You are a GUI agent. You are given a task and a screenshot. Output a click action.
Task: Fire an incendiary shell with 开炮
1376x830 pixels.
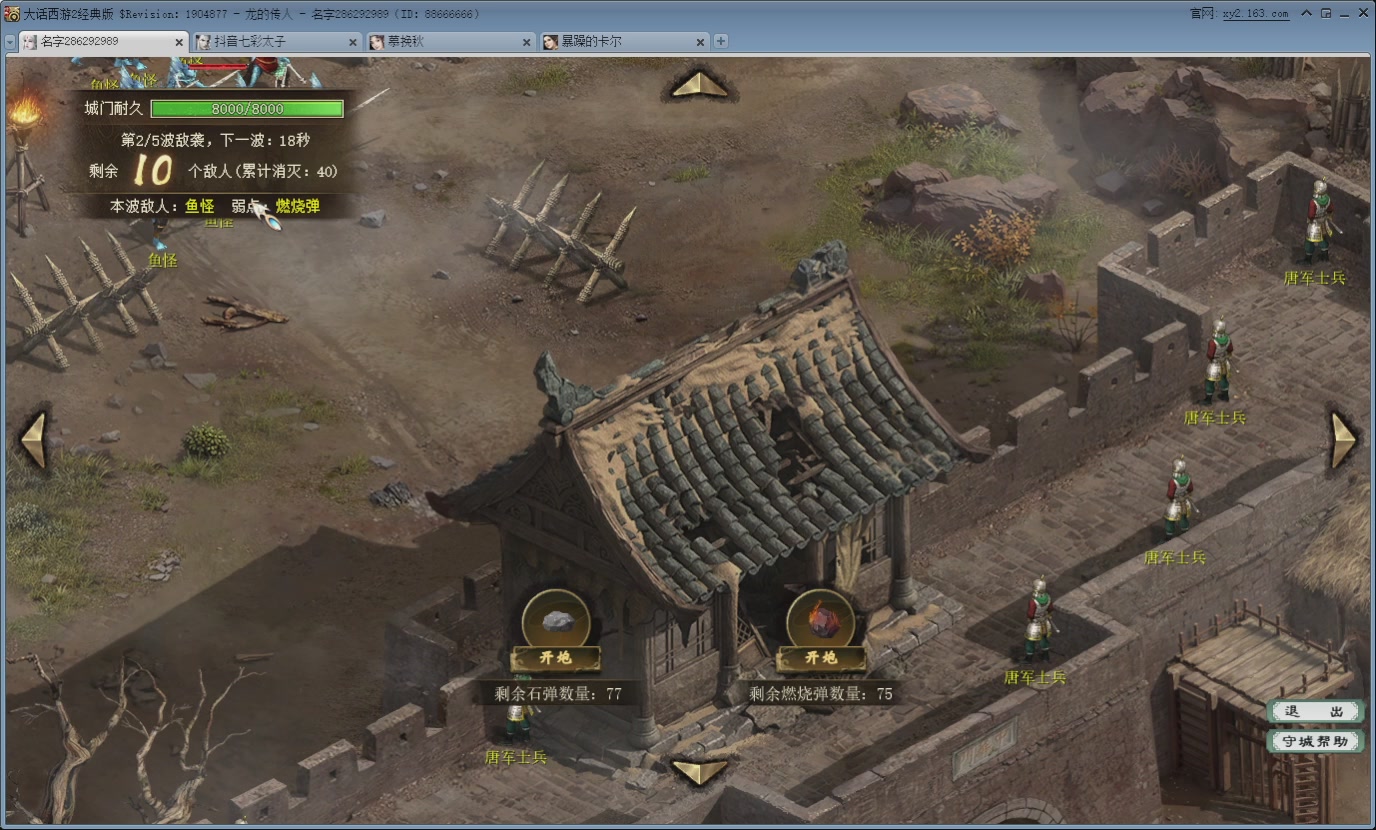tap(821, 658)
